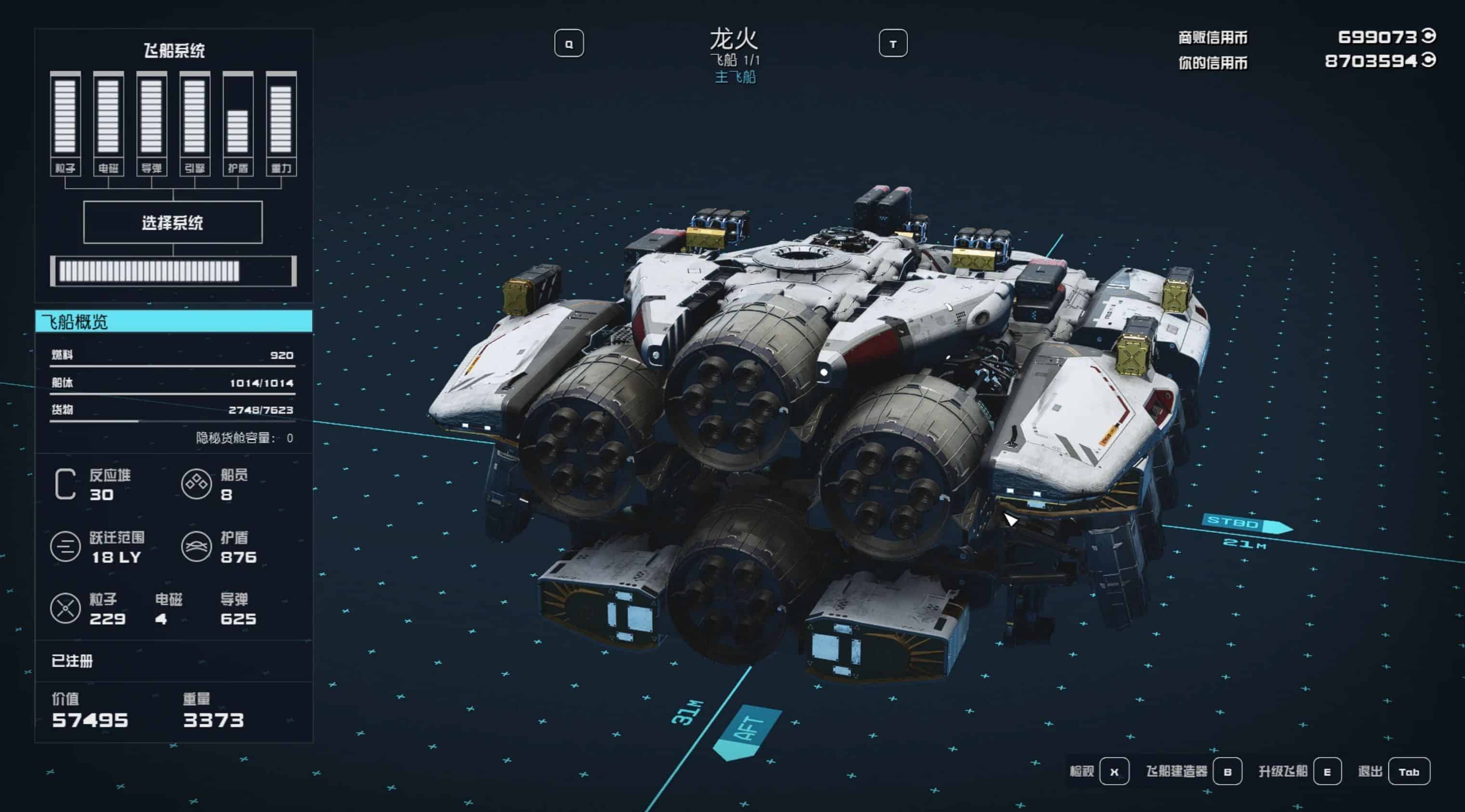Click the 检视 inspect button
Viewport: 1465px width, 812px height.
click(1113, 772)
